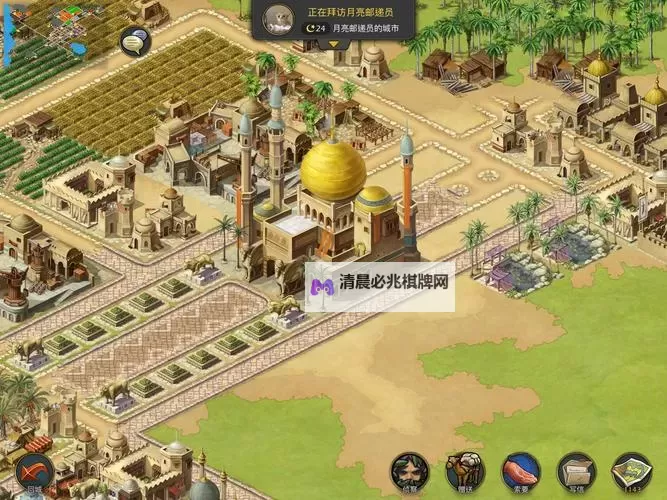Click the visited player's owl avatar
Screen dimensions: 667x500
point(278,17)
